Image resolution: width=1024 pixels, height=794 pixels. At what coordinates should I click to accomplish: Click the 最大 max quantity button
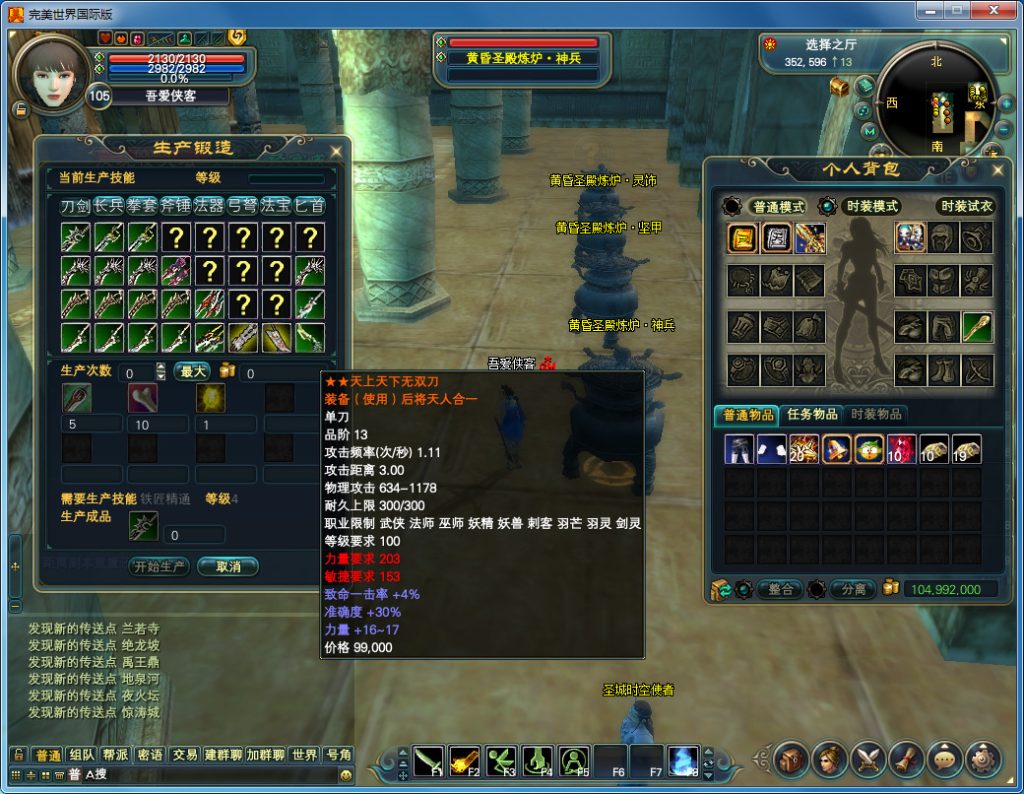(x=190, y=372)
